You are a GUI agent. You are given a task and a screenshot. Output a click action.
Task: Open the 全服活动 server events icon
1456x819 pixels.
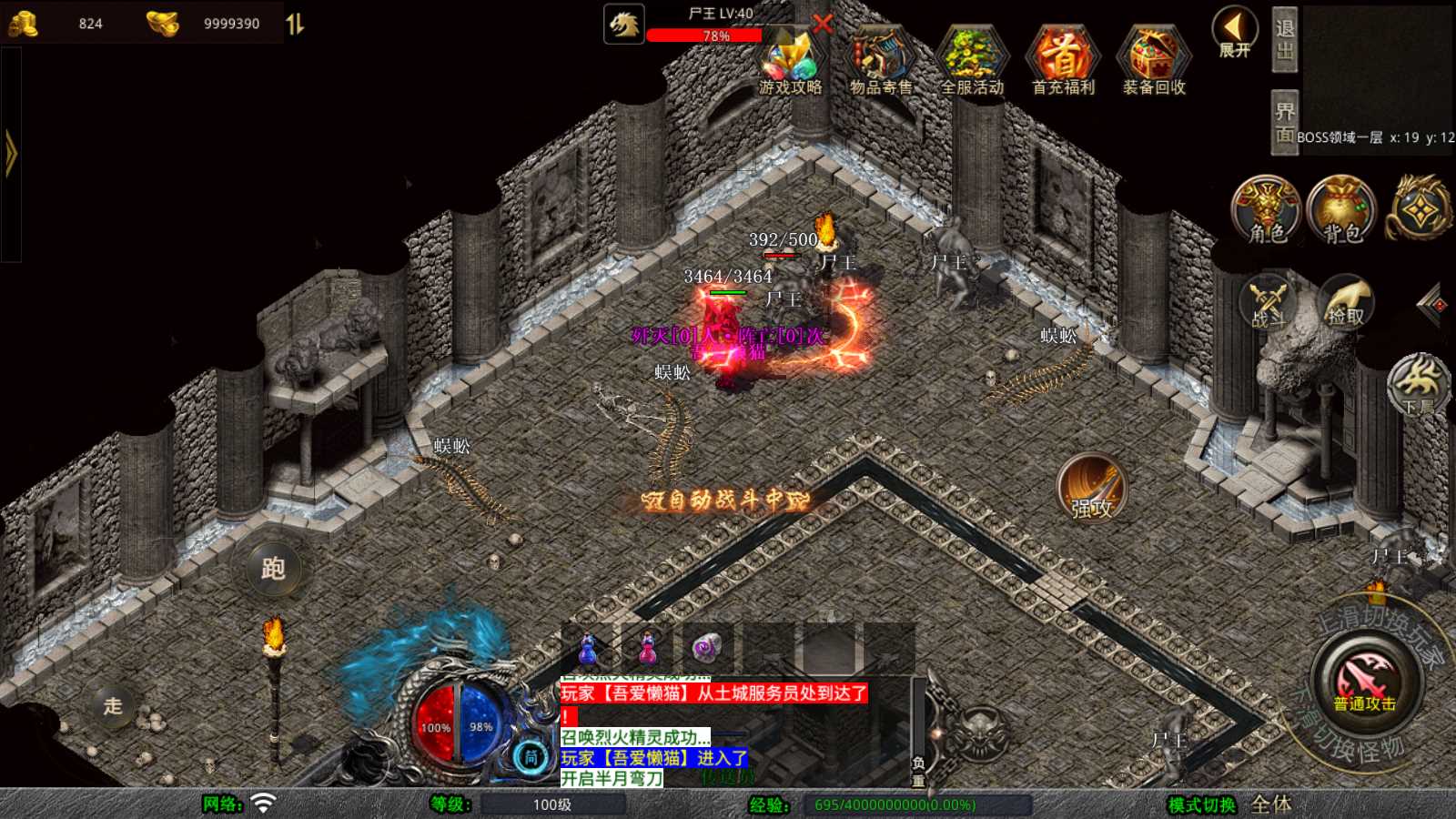tap(972, 60)
